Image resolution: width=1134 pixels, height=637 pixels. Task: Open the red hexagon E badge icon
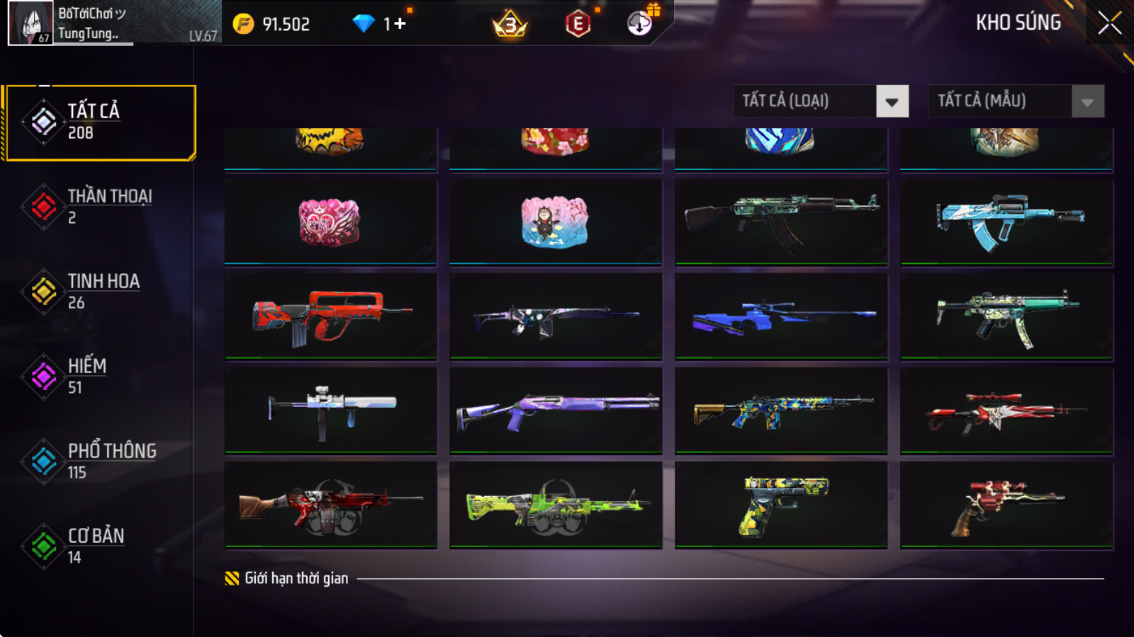coord(578,24)
